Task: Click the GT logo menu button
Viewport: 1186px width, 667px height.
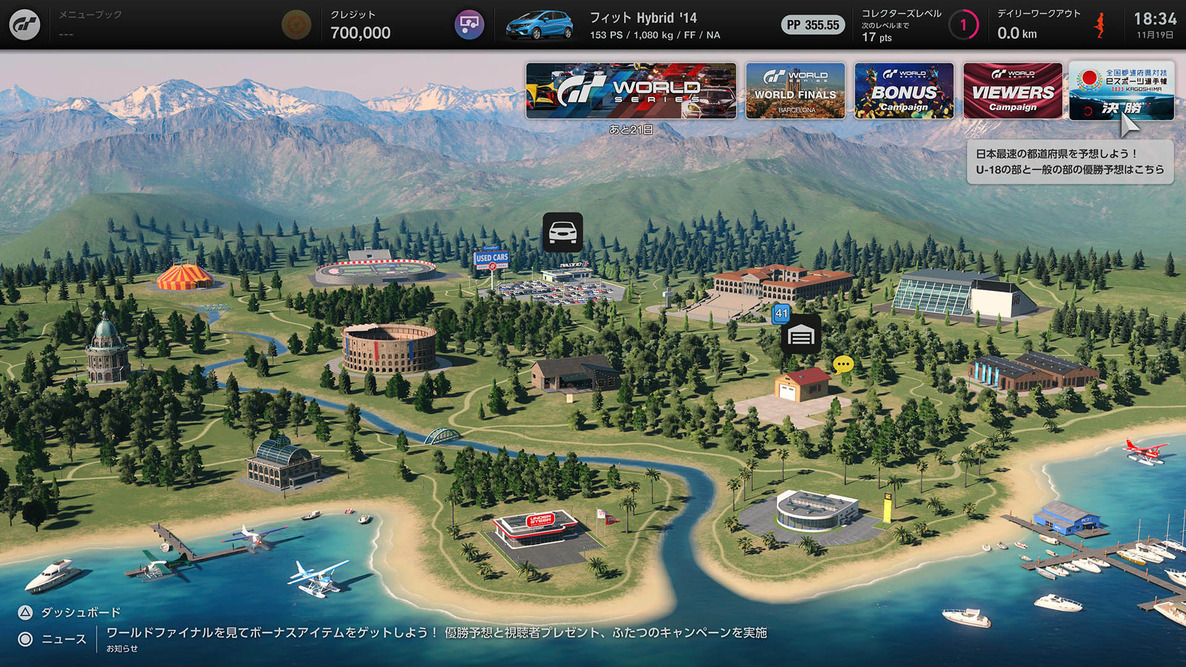Action: [25, 25]
